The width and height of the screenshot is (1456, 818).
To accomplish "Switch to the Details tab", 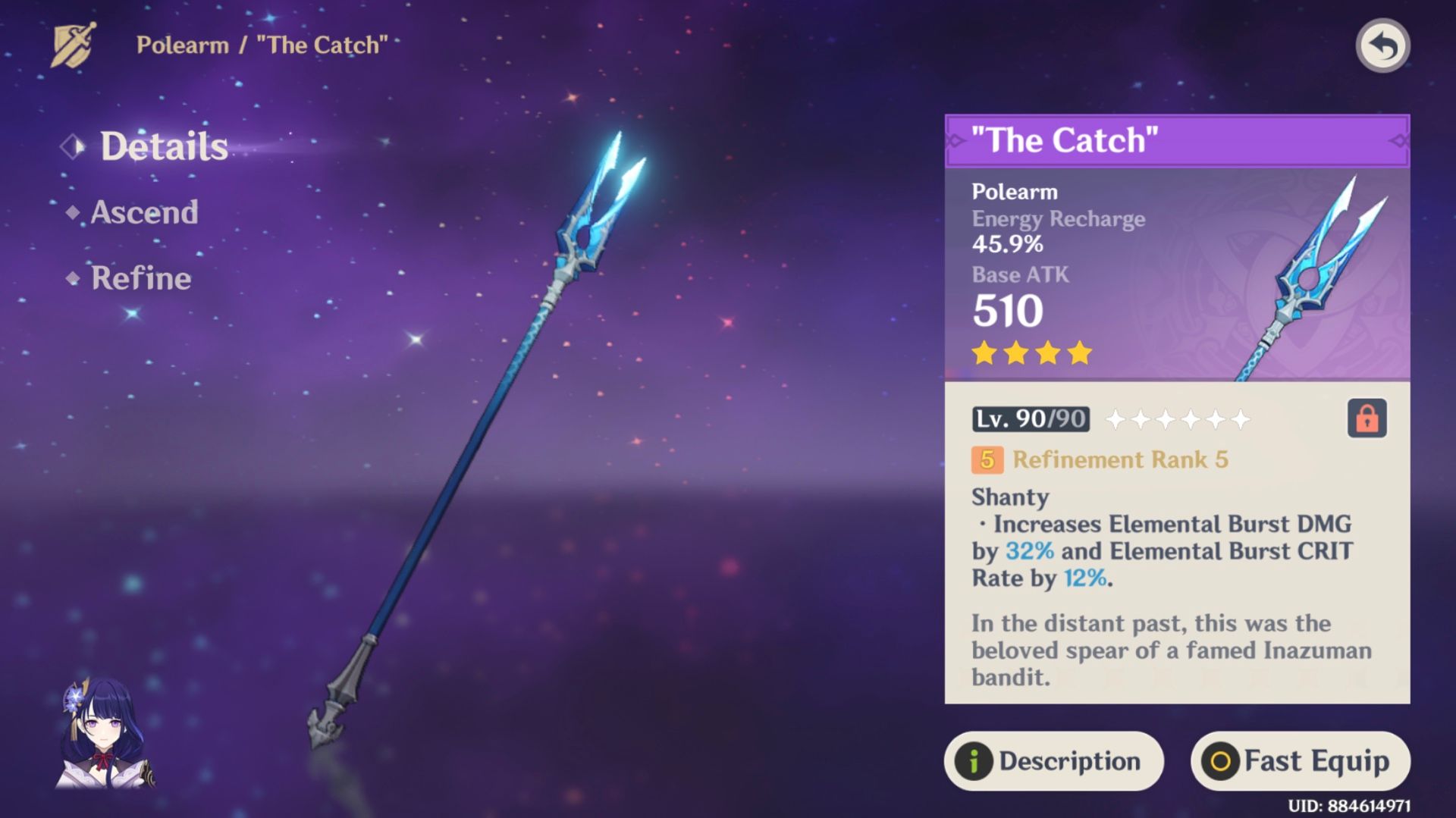I will click(x=164, y=146).
